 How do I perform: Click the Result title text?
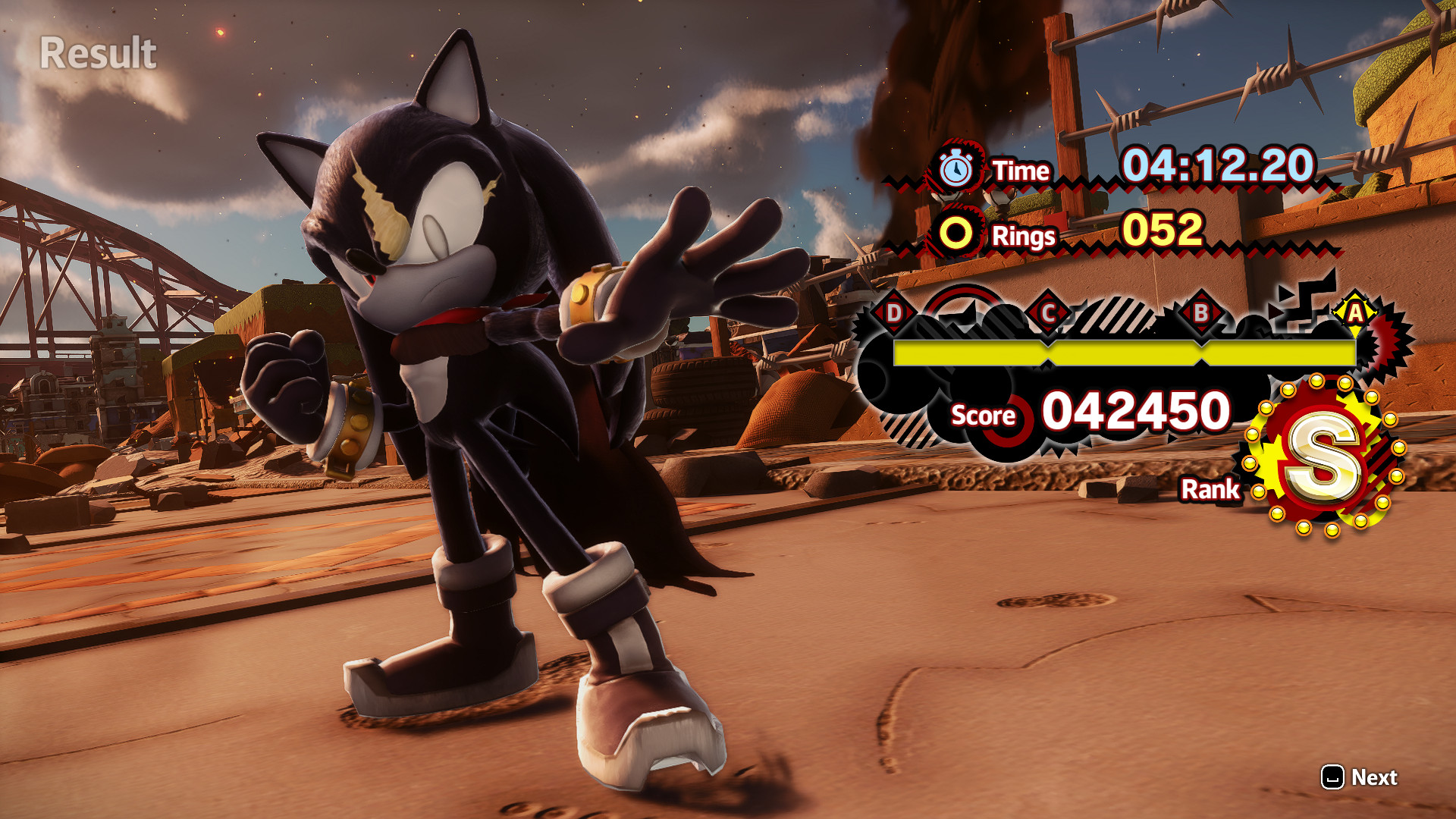click(x=97, y=53)
